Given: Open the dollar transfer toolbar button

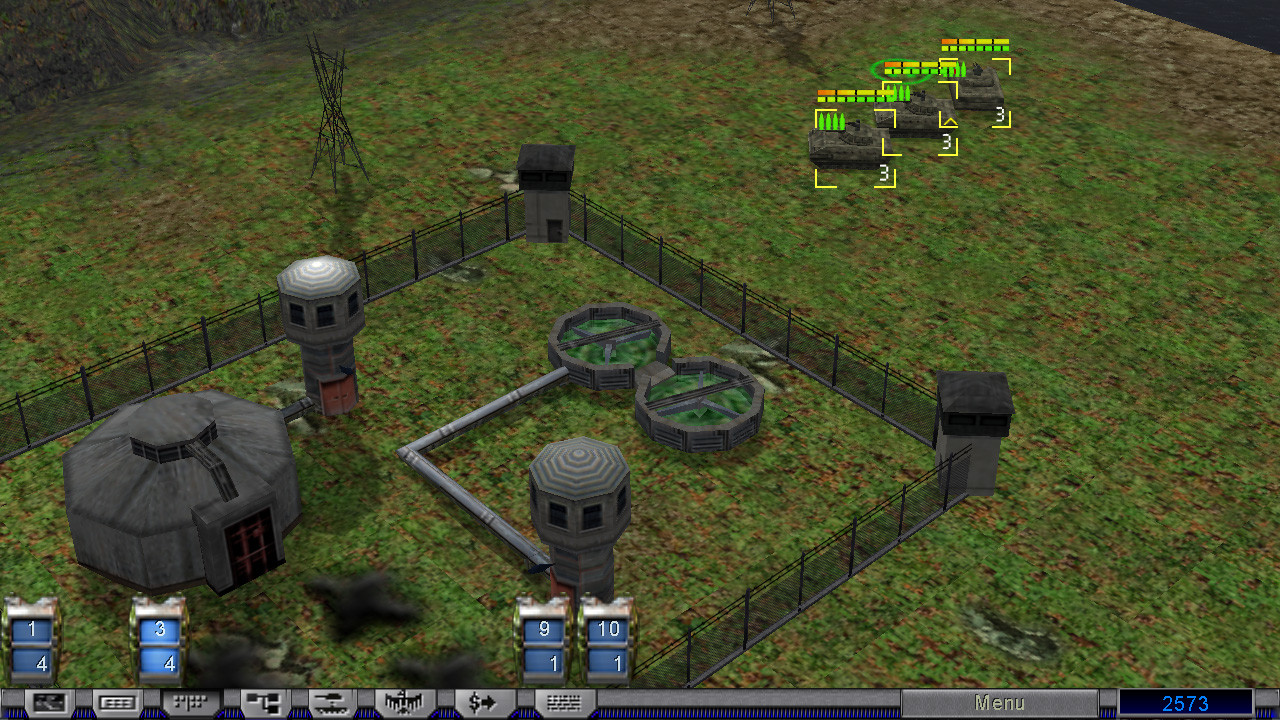Looking at the screenshot, I should 482,703.
